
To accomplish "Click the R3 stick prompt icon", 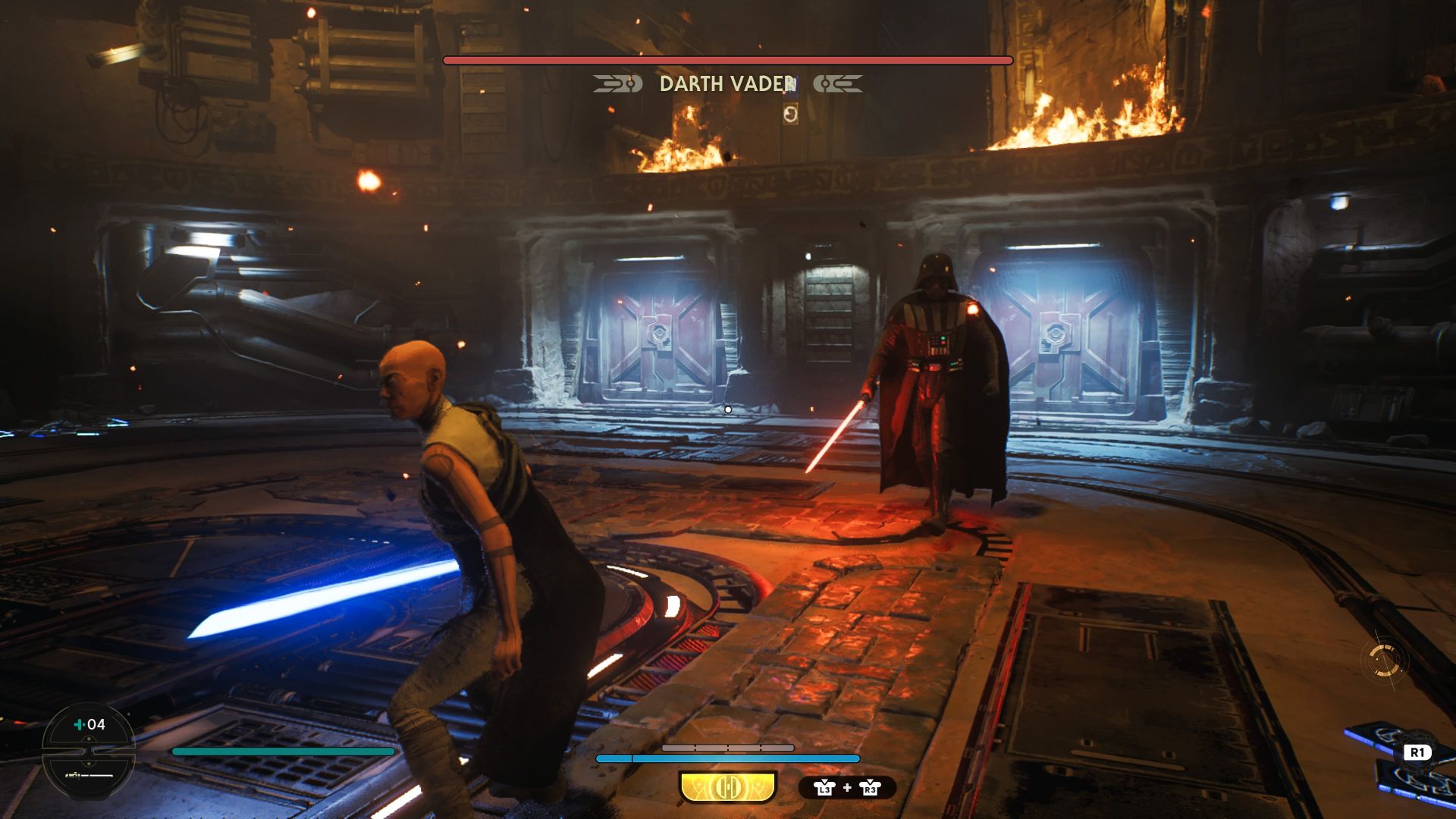I will pos(871,789).
